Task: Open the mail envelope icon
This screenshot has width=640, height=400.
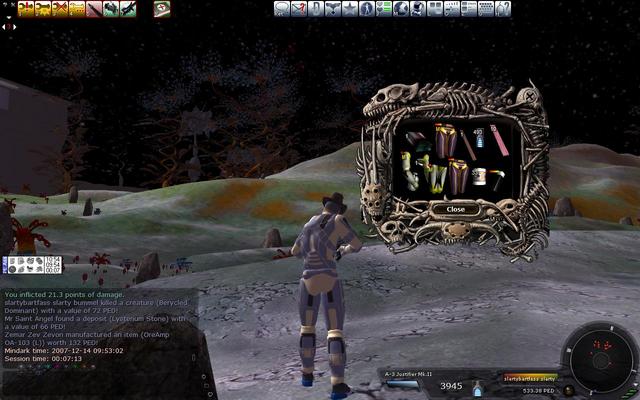Action: click(299, 8)
